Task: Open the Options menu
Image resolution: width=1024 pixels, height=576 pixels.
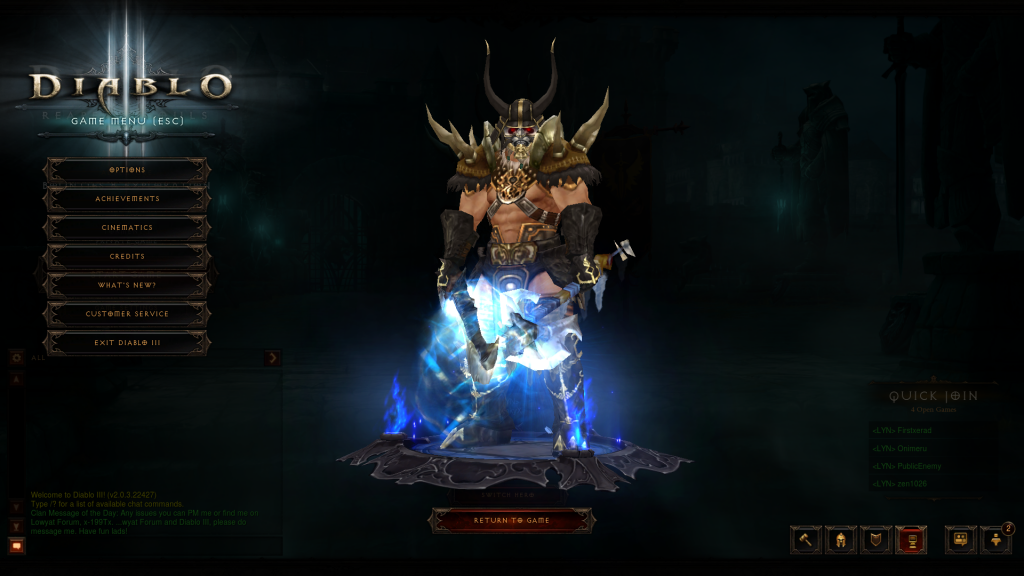Action: tap(127, 170)
